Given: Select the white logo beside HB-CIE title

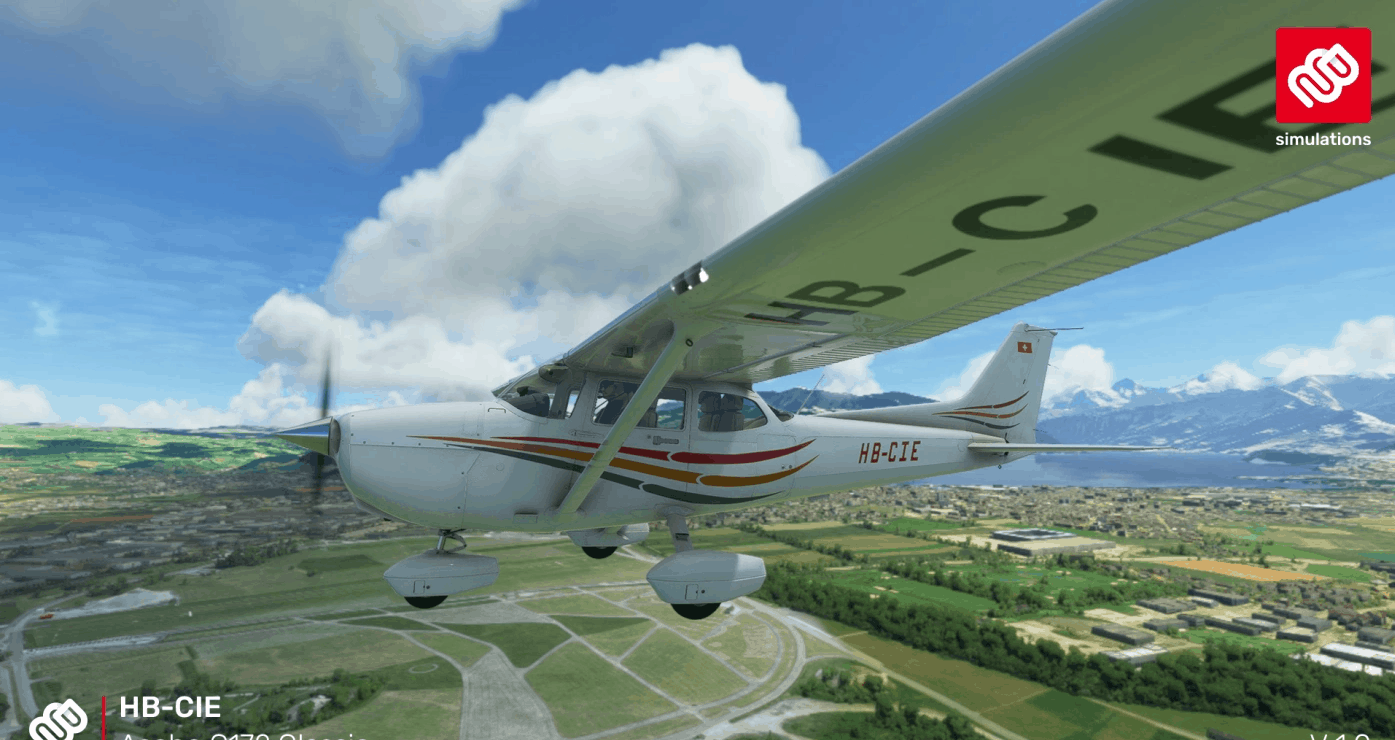Looking at the screenshot, I should (59, 720).
